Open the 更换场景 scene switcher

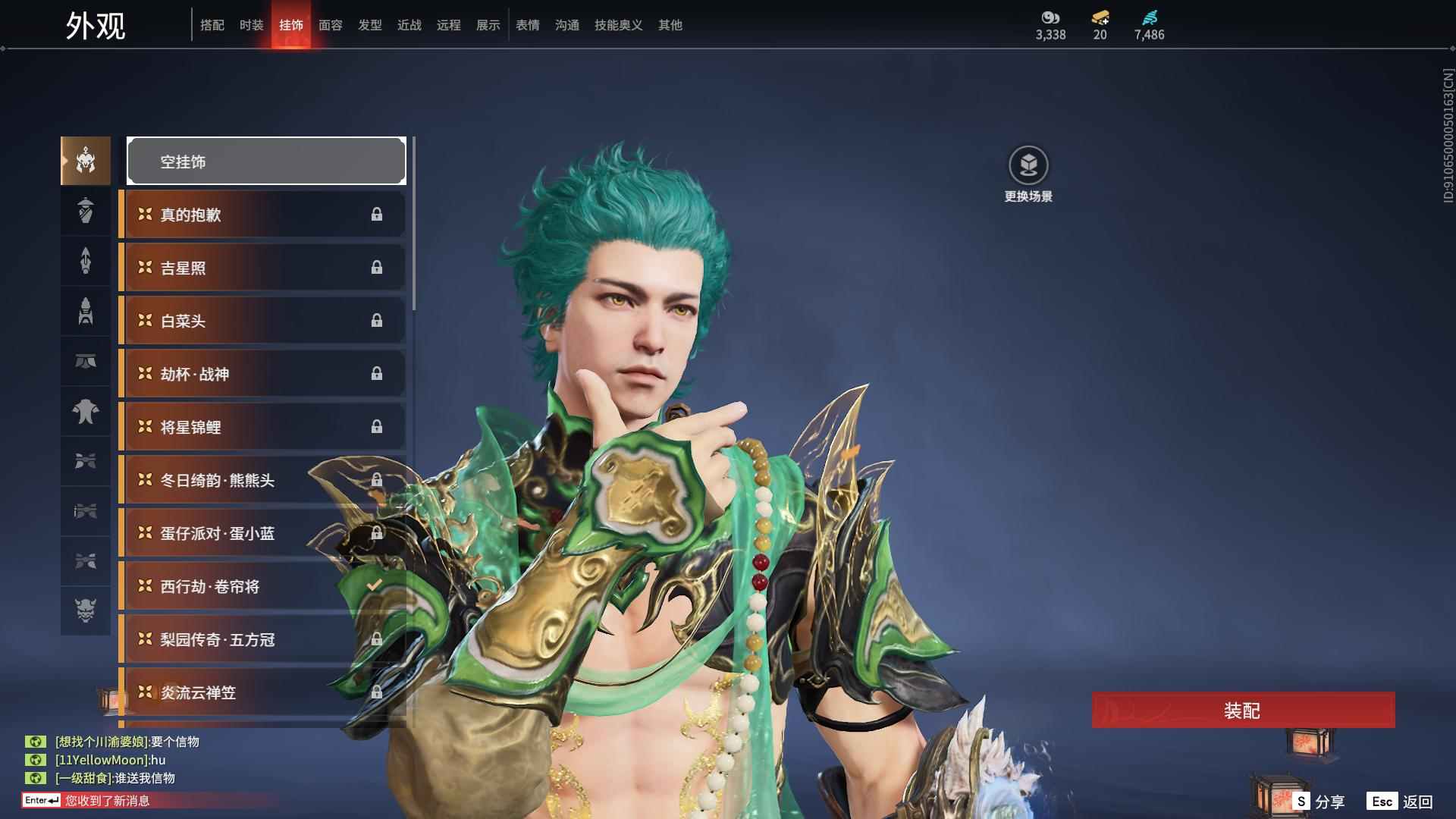pos(1028,174)
